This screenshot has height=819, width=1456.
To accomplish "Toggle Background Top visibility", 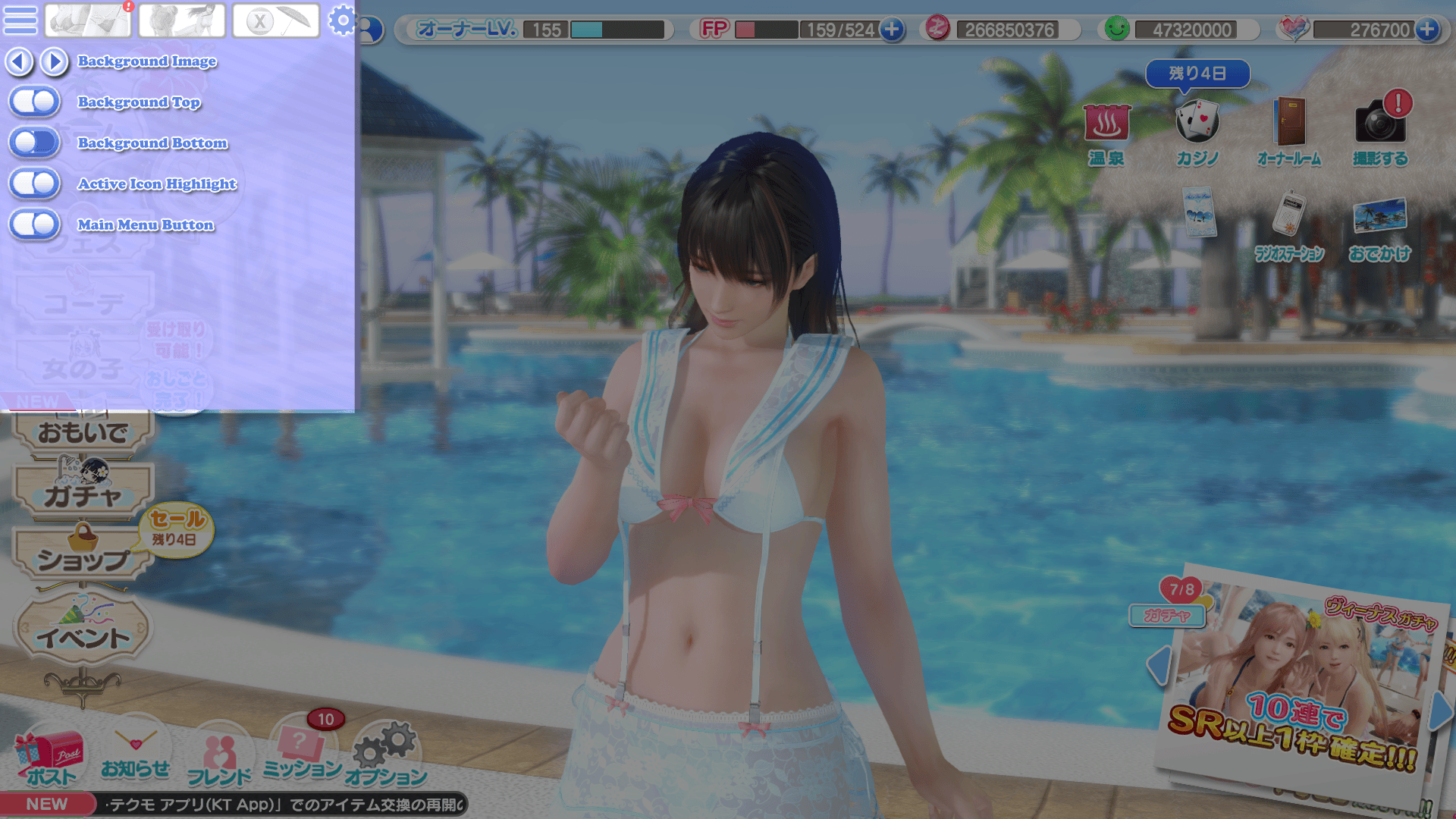I will pos(34,102).
